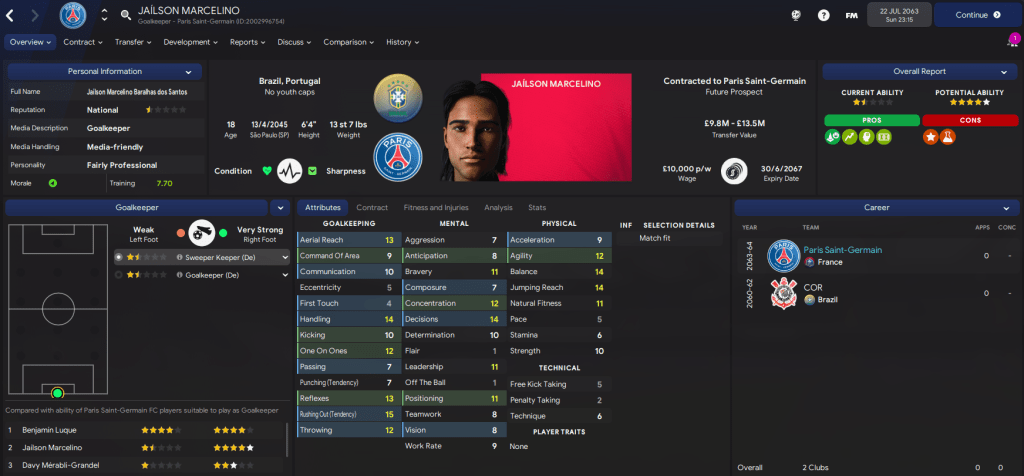This screenshot has height=476, width=1024.
Task: Open the History menu
Action: point(402,42)
